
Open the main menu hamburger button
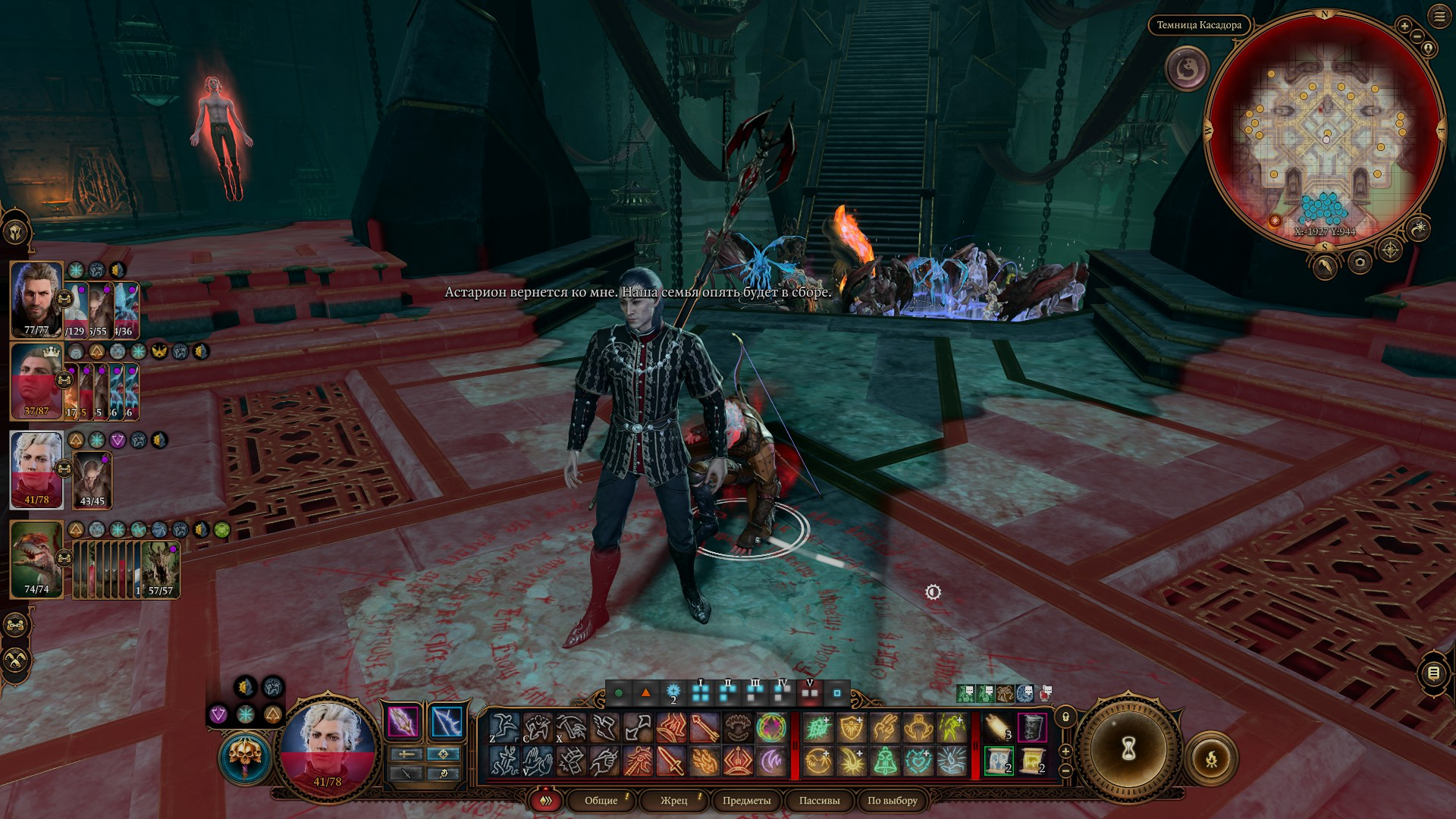point(1439,17)
